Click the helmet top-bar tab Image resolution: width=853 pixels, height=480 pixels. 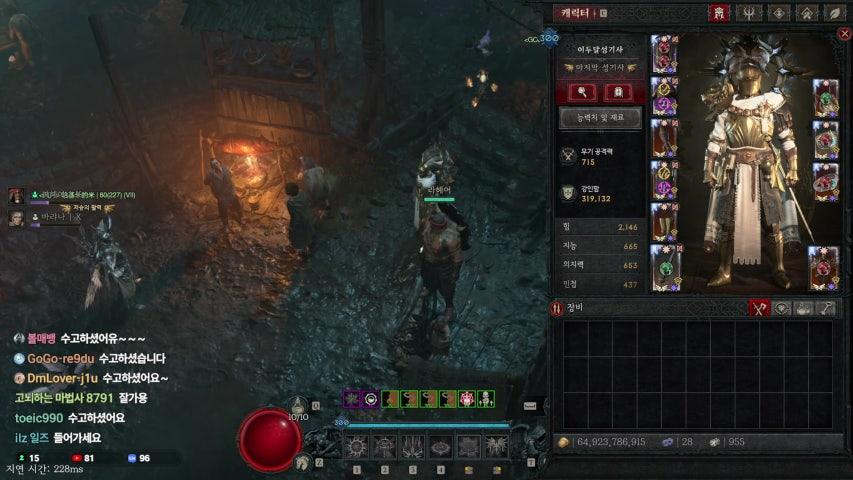tap(718, 13)
